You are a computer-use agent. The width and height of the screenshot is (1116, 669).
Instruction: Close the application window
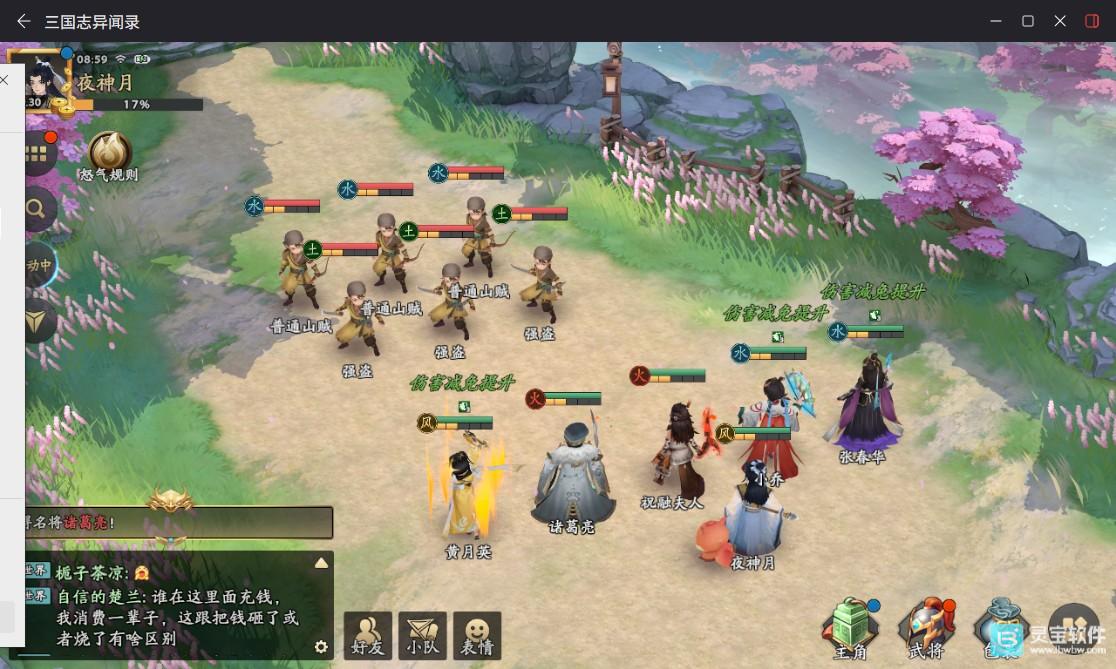(x=1060, y=21)
